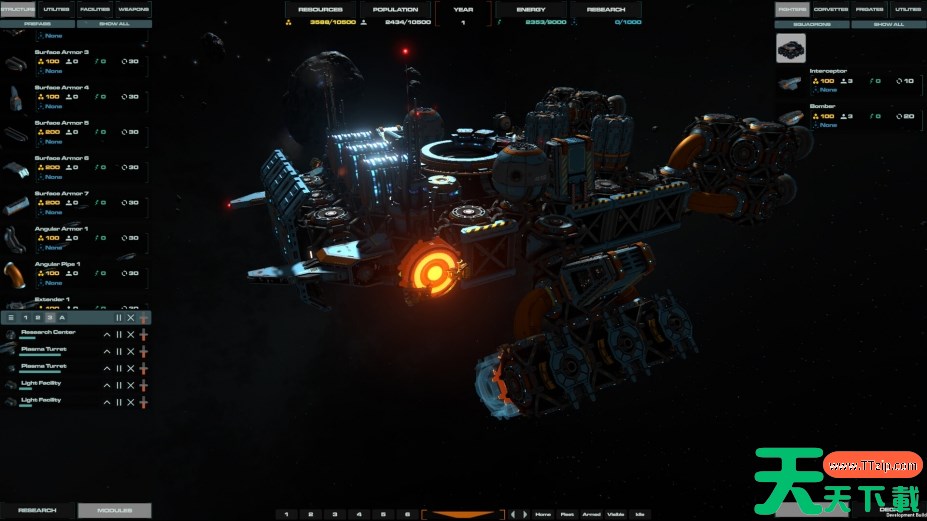Select control group 1 button
This screenshot has height=521, width=927.
click(286, 514)
